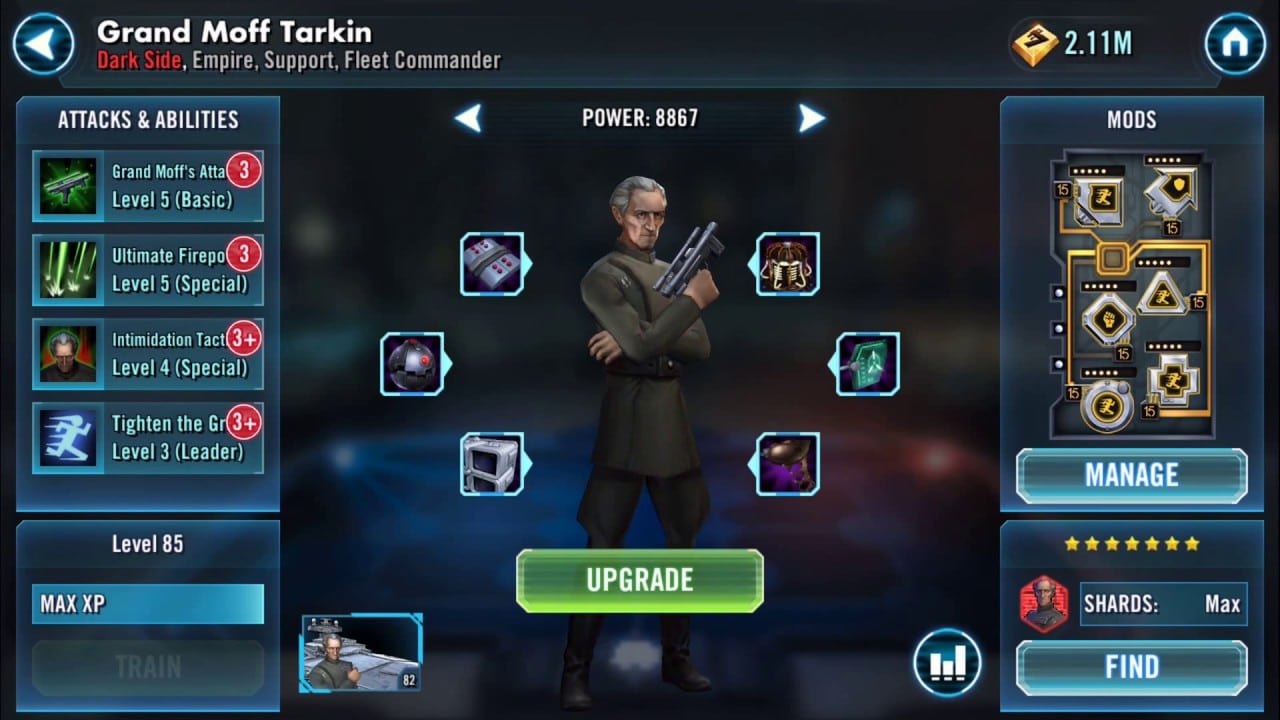The width and height of the screenshot is (1280, 720).
Task: Select the green holo device gear slot
Action: 868,364
